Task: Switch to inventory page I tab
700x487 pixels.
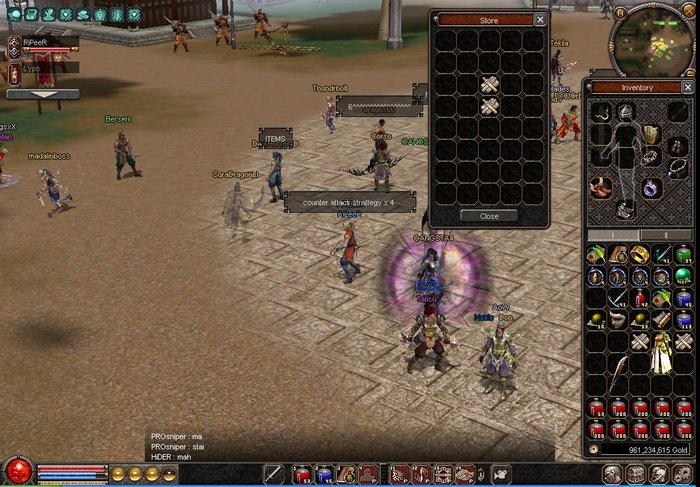Action: point(614,235)
